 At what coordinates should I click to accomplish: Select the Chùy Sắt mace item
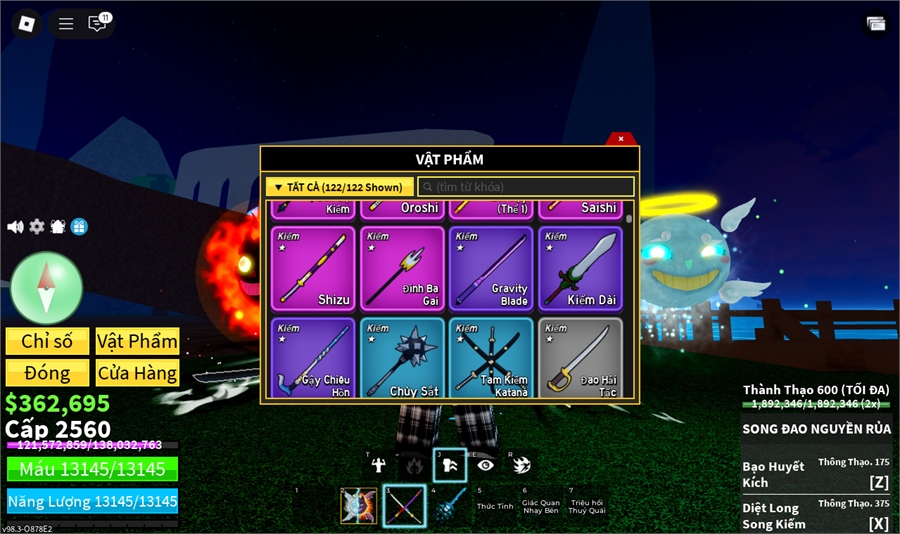[x=402, y=357]
